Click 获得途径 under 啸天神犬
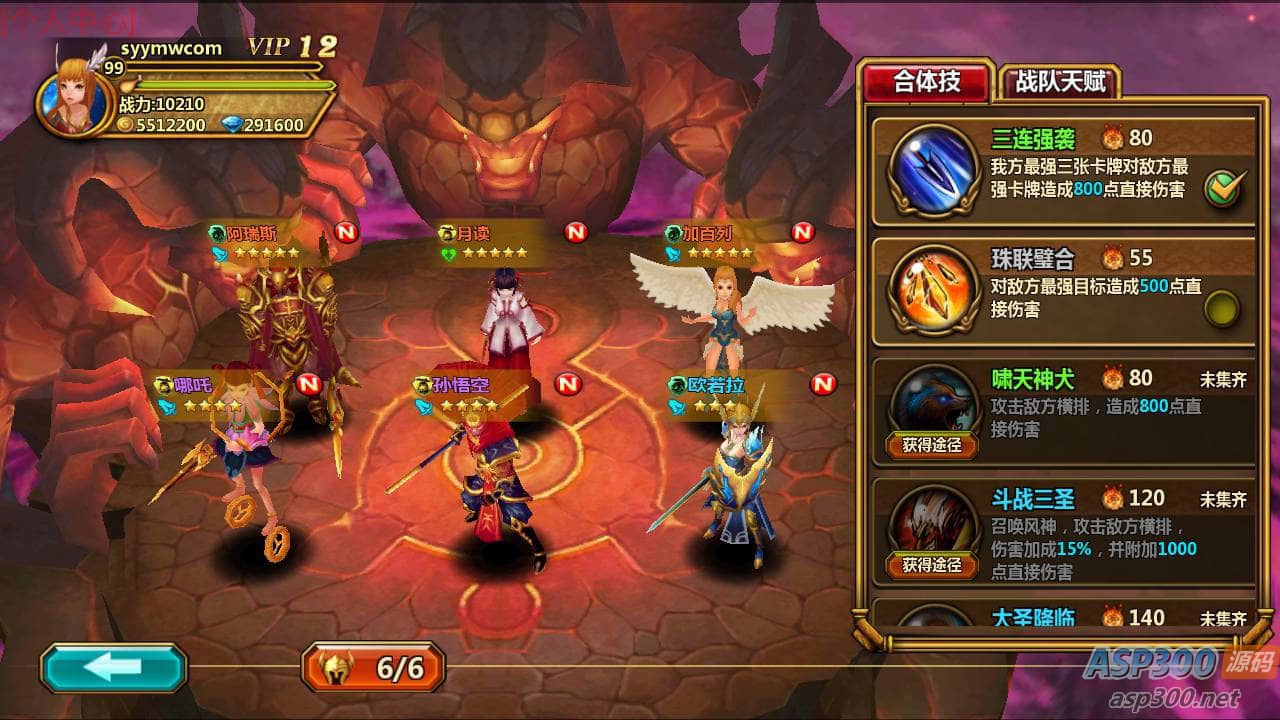Image resolution: width=1280 pixels, height=720 pixels. (932, 445)
